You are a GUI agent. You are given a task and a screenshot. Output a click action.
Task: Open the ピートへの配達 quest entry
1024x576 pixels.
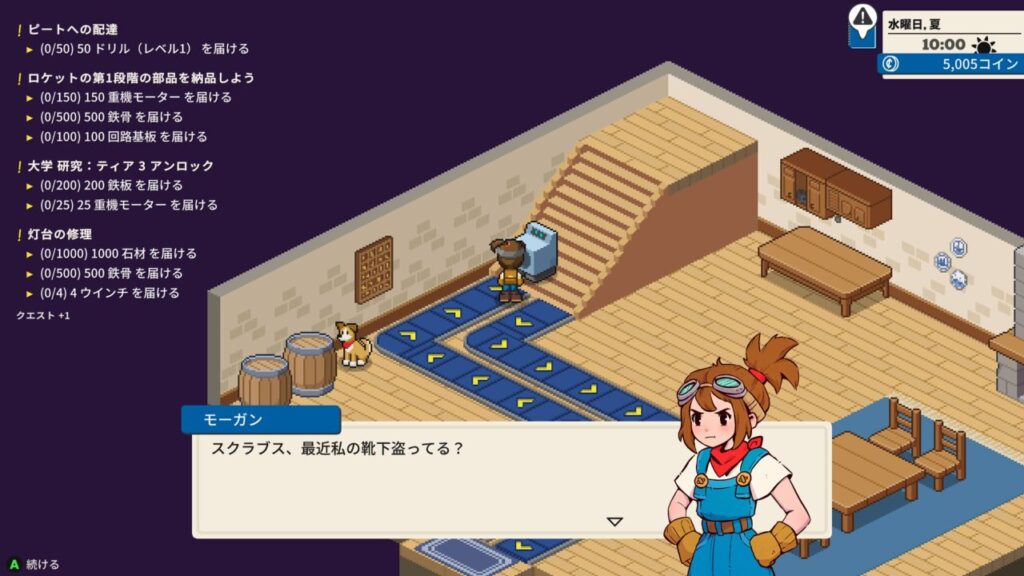73,29
